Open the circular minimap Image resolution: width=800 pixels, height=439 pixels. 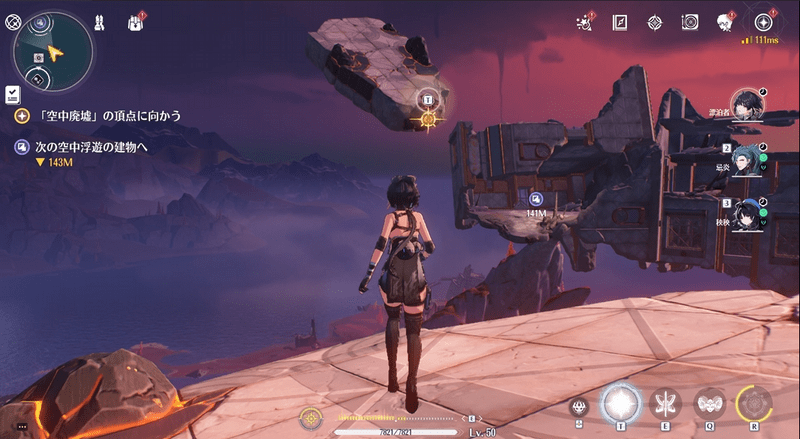click(x=55, y=50)
